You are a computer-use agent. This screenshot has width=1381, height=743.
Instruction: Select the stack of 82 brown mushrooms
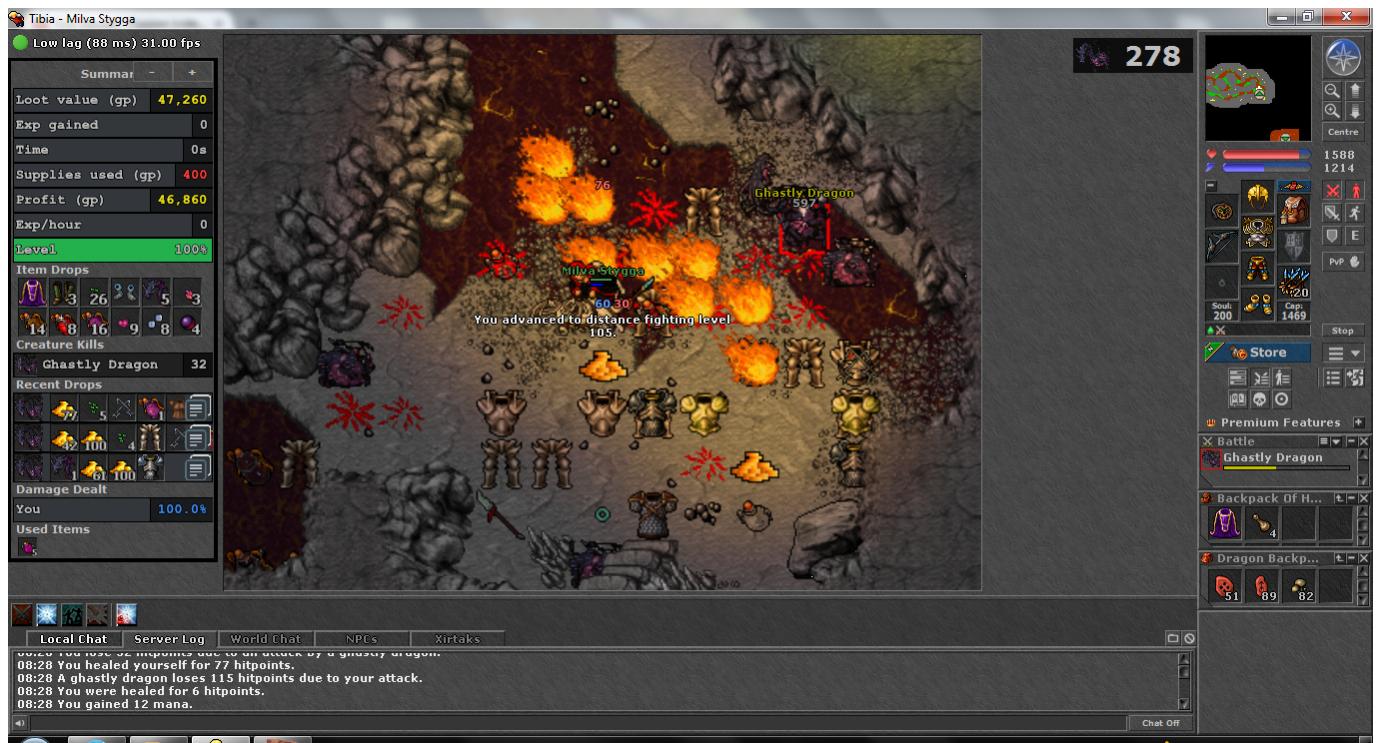click(x=1299, y=588)
